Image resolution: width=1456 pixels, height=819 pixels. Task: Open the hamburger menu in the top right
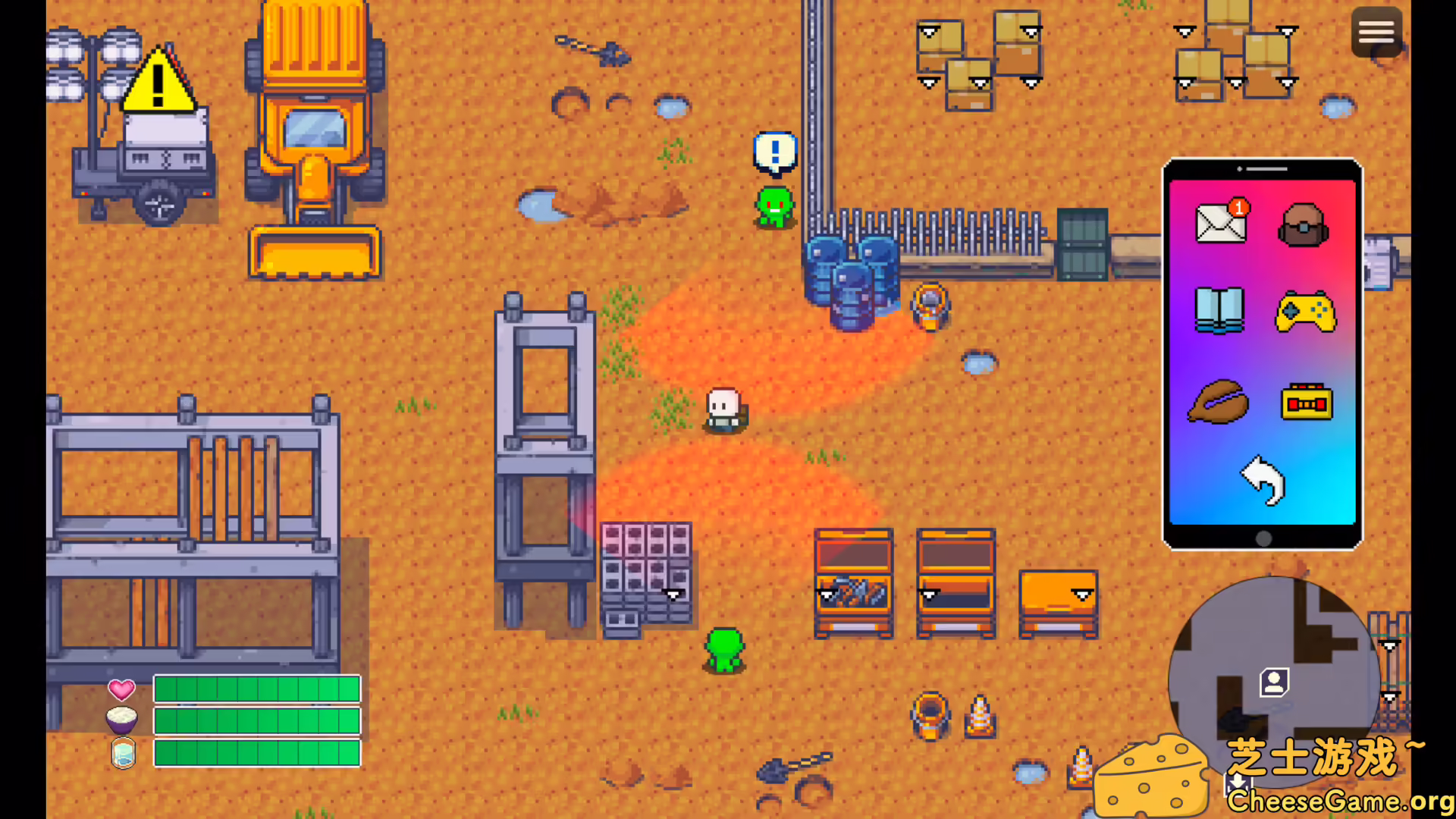click(x=1376, y=32)
